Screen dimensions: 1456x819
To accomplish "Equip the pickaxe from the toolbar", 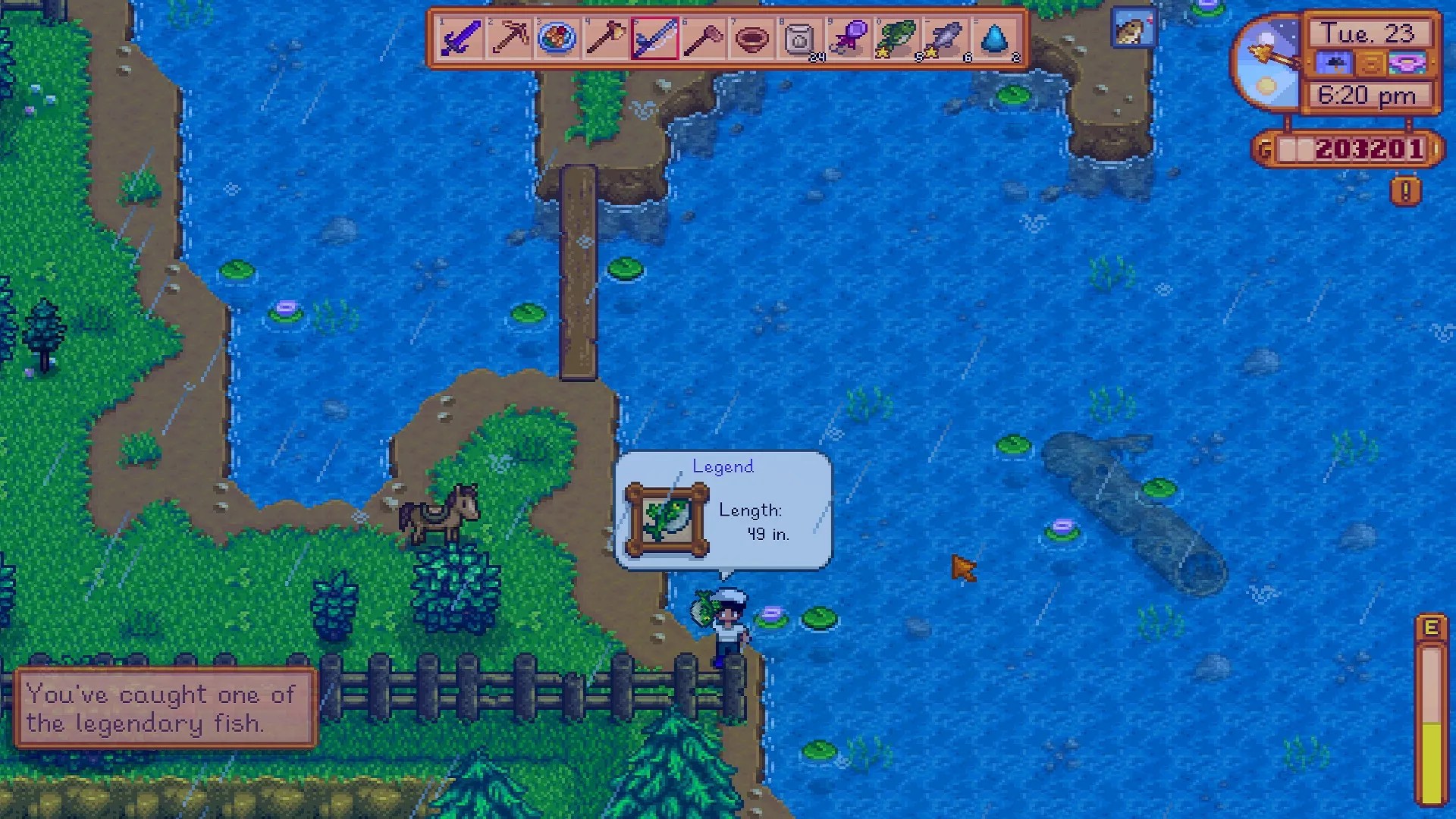I will [x=509, y=38].
